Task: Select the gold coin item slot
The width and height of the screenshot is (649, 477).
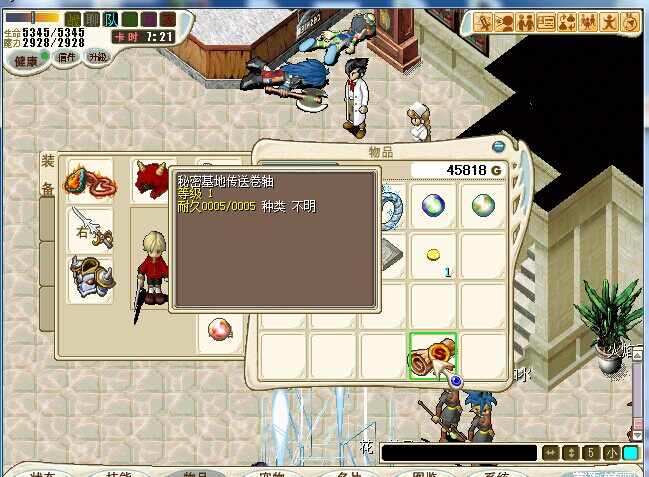Action: pos(433,257)
